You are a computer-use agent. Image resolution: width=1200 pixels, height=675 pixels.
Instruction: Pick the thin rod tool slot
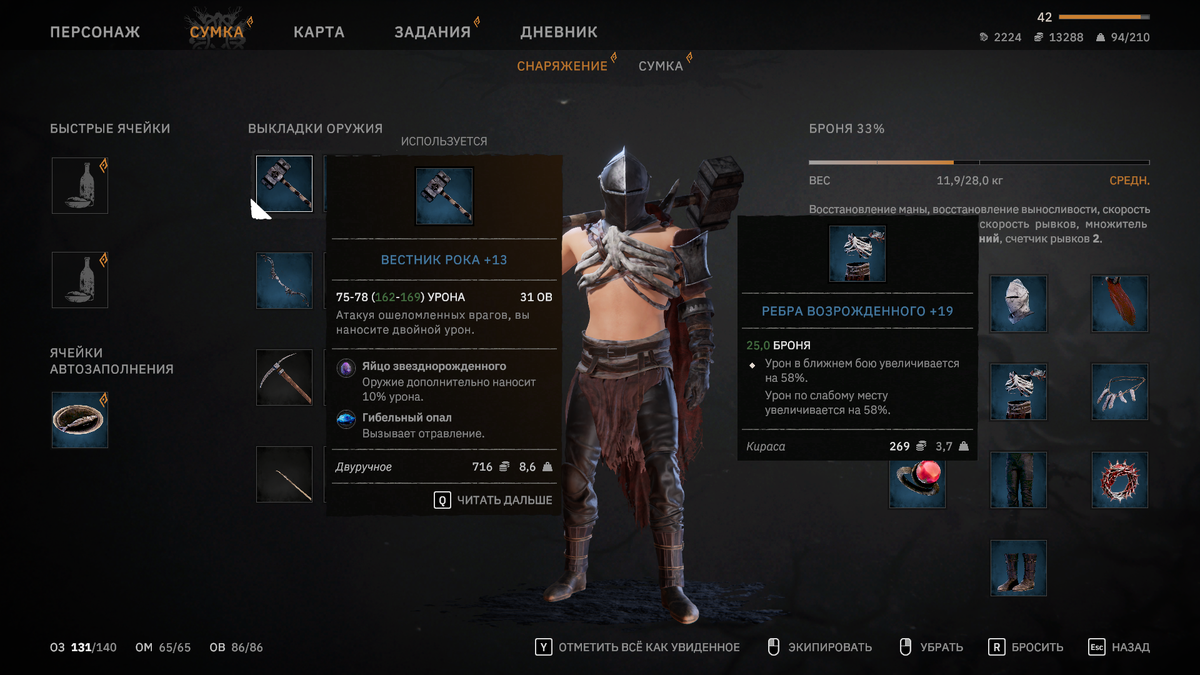click(284, 474)
